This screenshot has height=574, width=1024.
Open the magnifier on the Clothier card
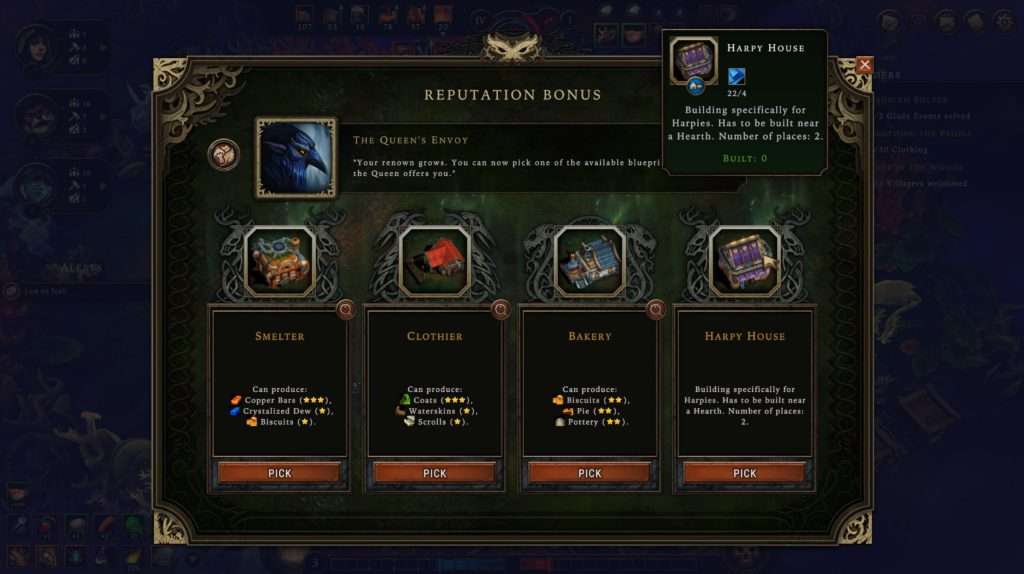tap(501, 310)
